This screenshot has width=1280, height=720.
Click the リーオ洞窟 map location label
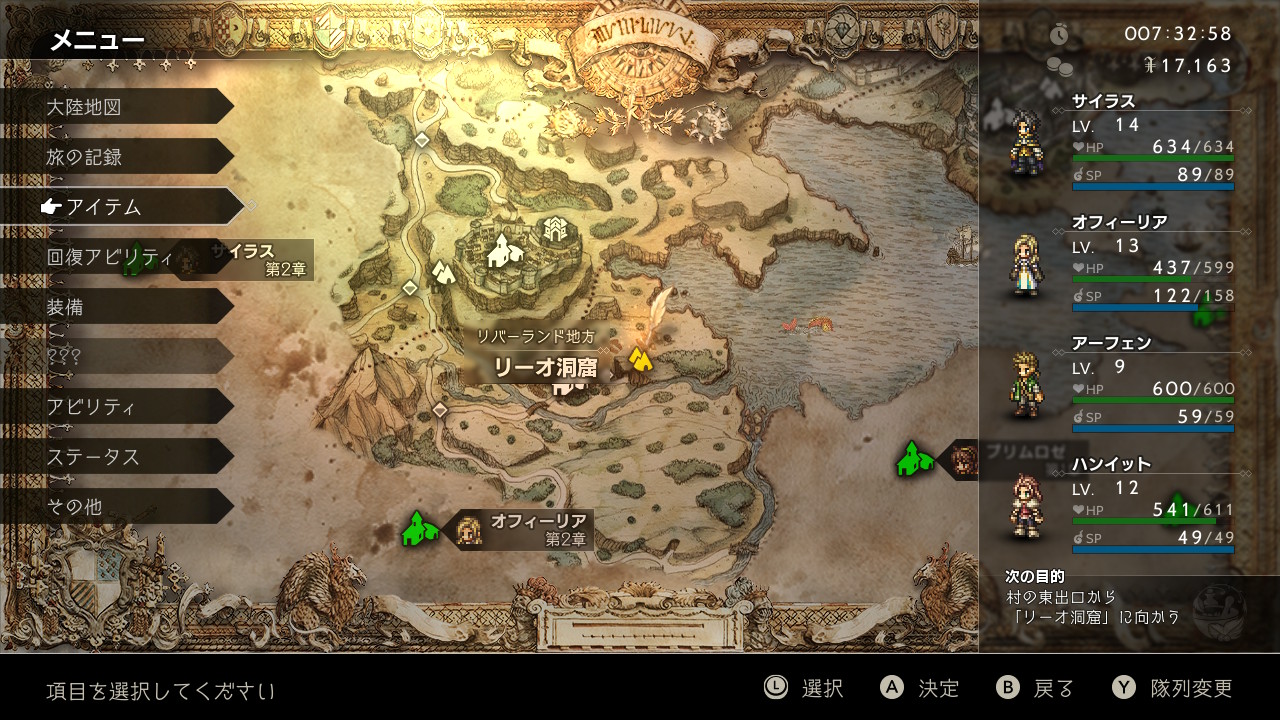coord(546,368)
